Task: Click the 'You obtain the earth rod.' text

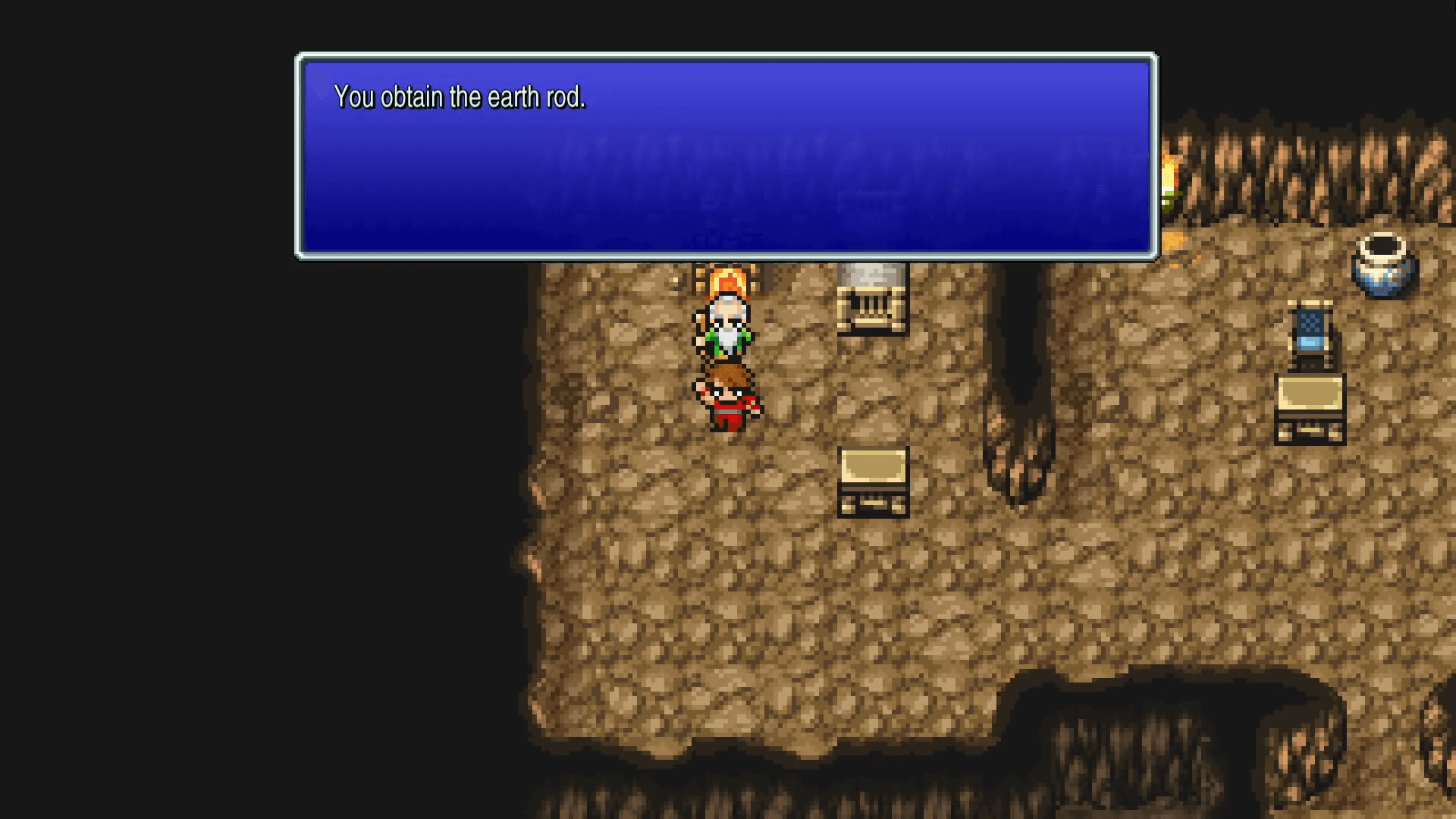Action: pos(460,97)
